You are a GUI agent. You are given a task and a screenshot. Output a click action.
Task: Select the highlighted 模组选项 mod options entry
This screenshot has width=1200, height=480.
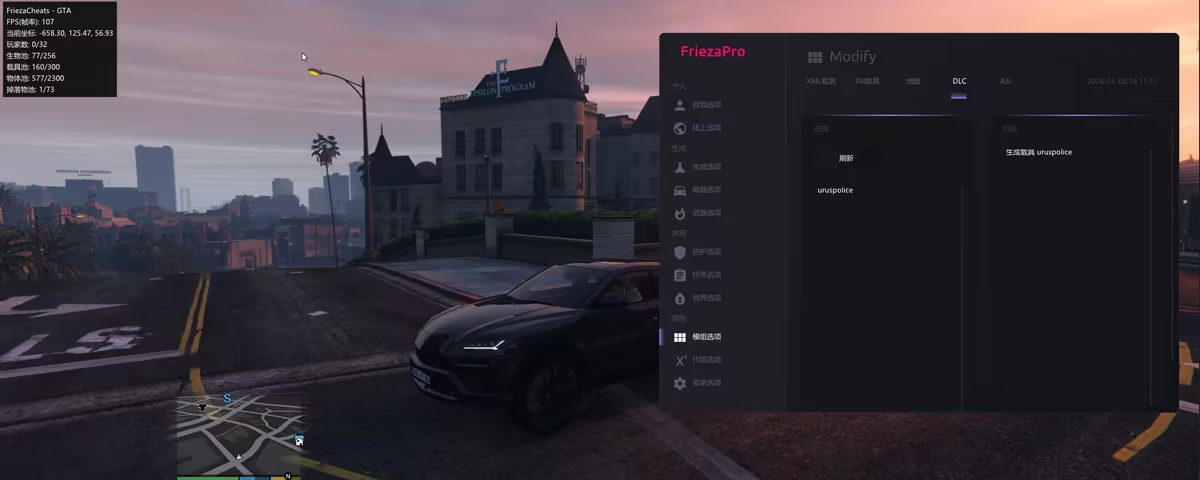pos(706,337)
